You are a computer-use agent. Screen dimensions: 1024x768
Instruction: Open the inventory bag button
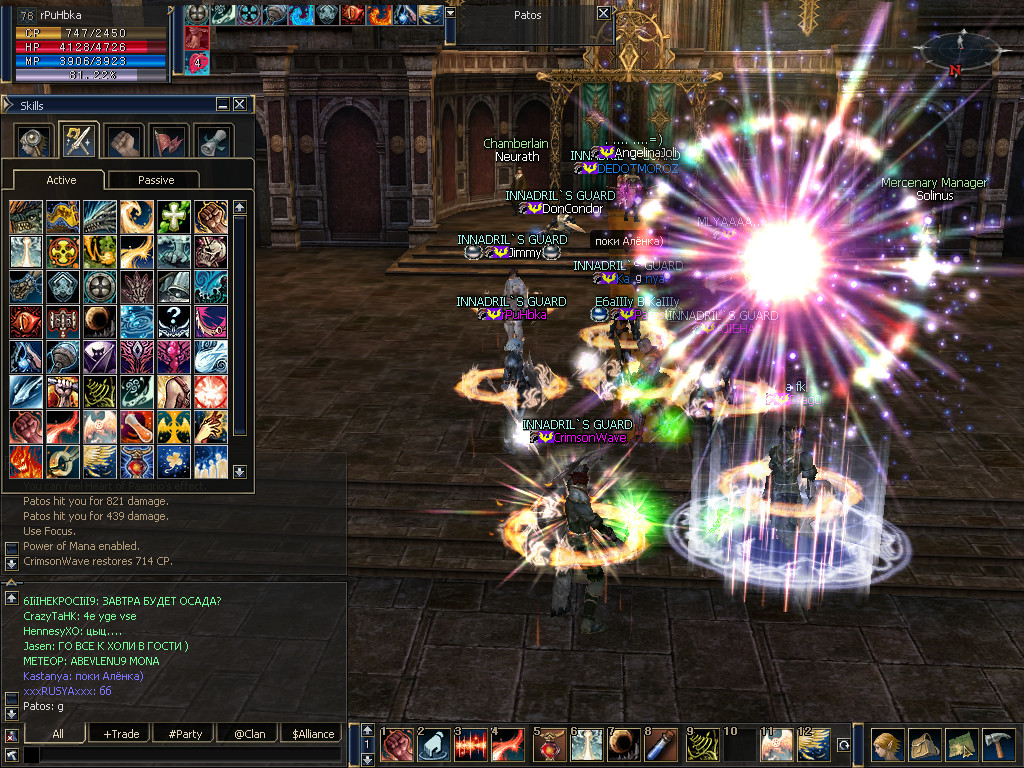(x=923, y=745)
